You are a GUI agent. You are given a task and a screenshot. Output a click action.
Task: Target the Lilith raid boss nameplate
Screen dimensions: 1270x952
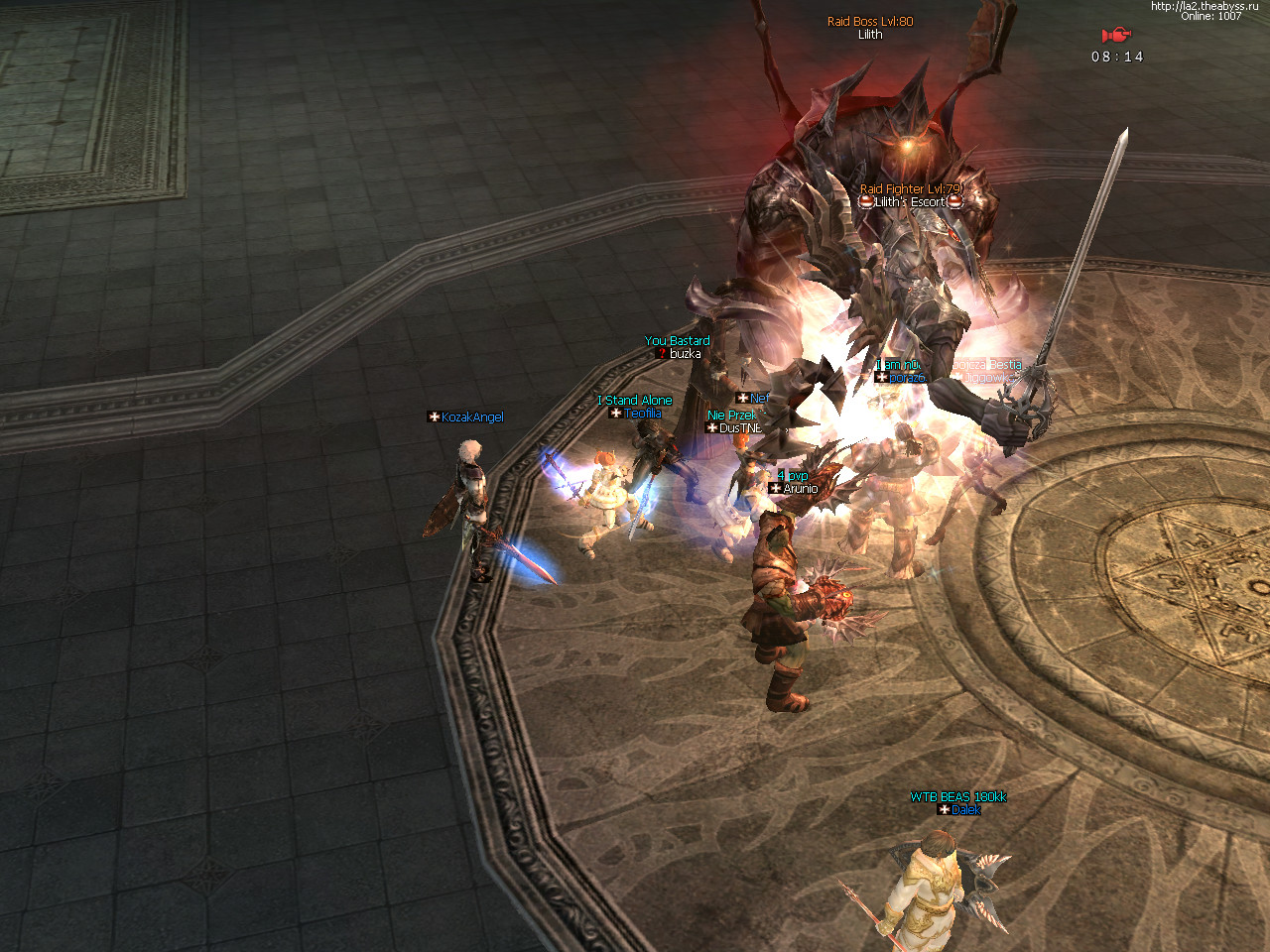(x=870, y=35)
